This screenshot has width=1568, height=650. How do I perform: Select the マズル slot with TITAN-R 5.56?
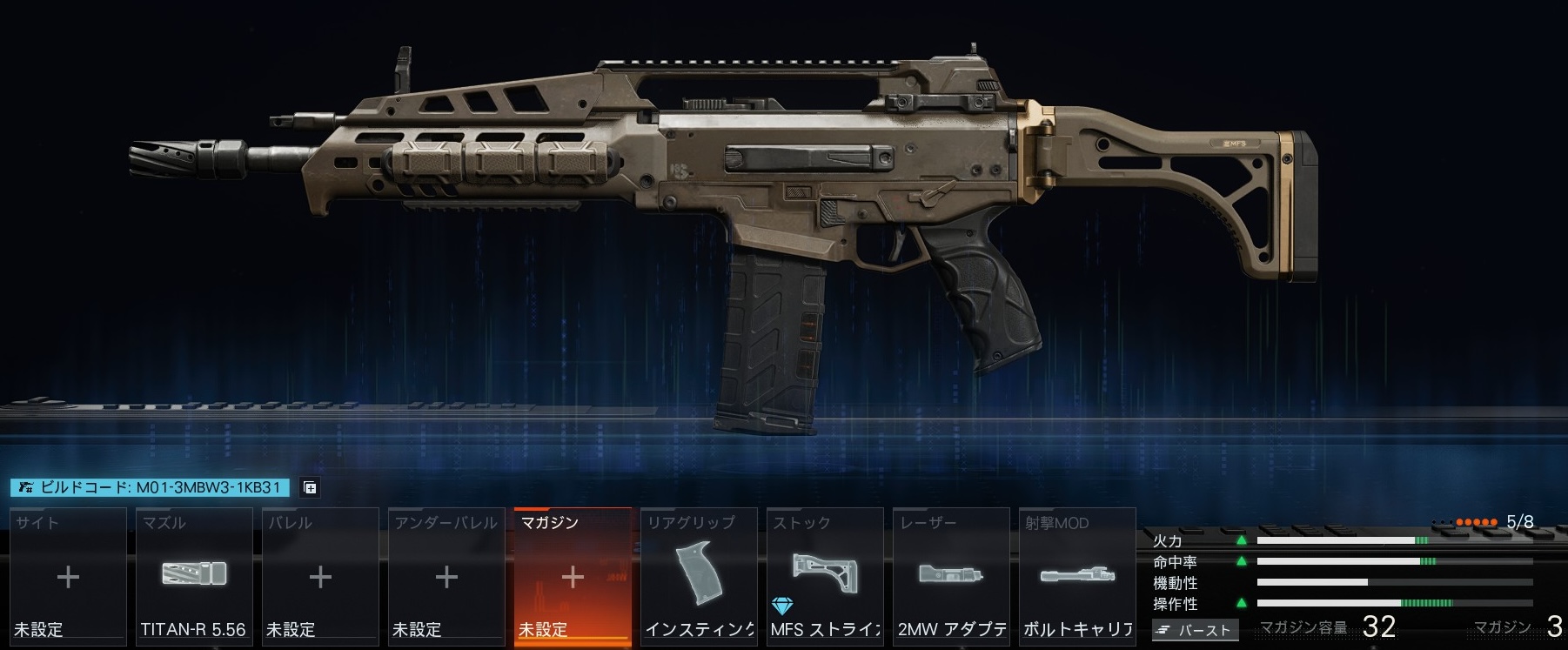[x=194, y=576]
